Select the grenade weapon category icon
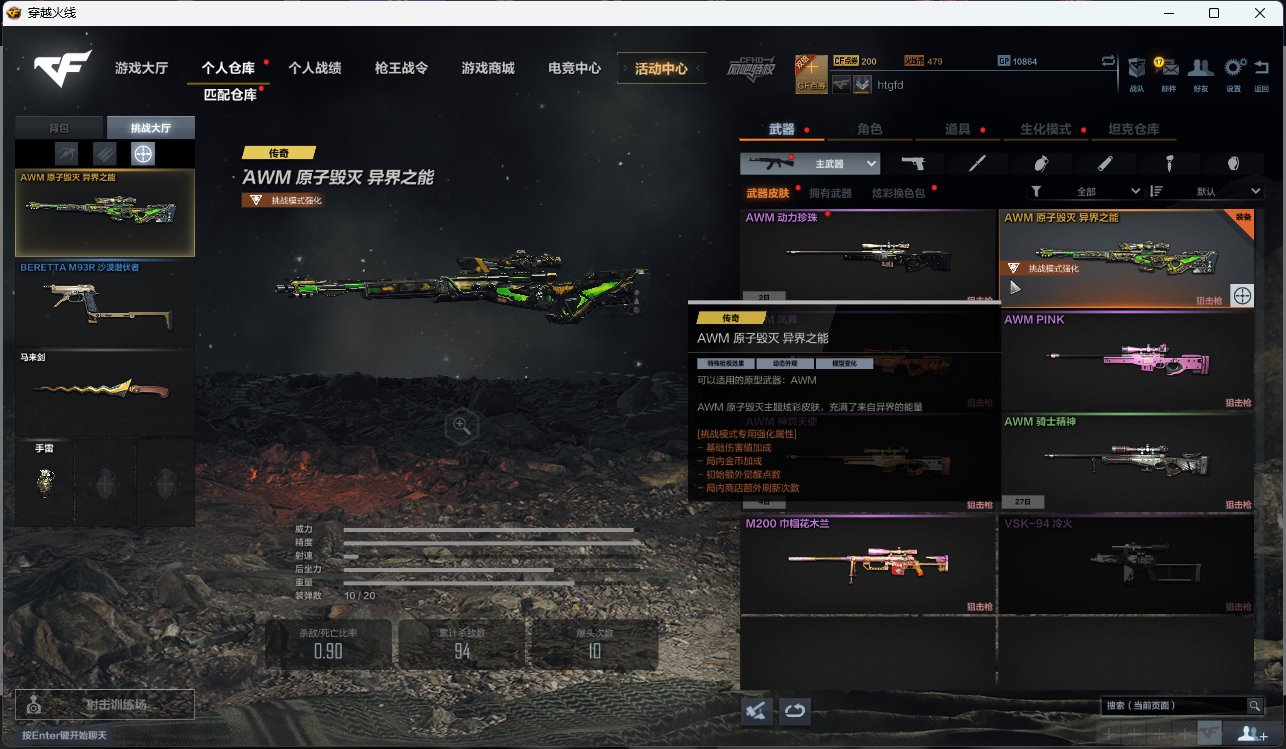The image size is (1286, 749). 1040,162
